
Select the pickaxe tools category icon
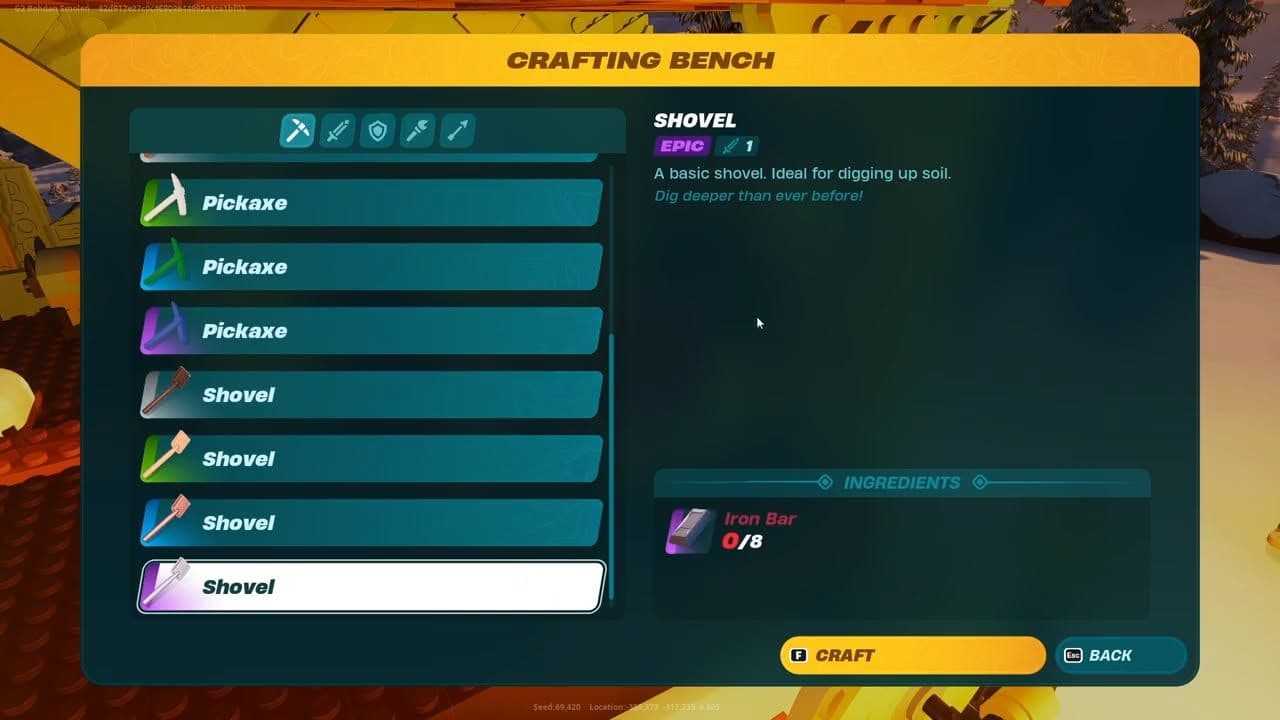297,129
